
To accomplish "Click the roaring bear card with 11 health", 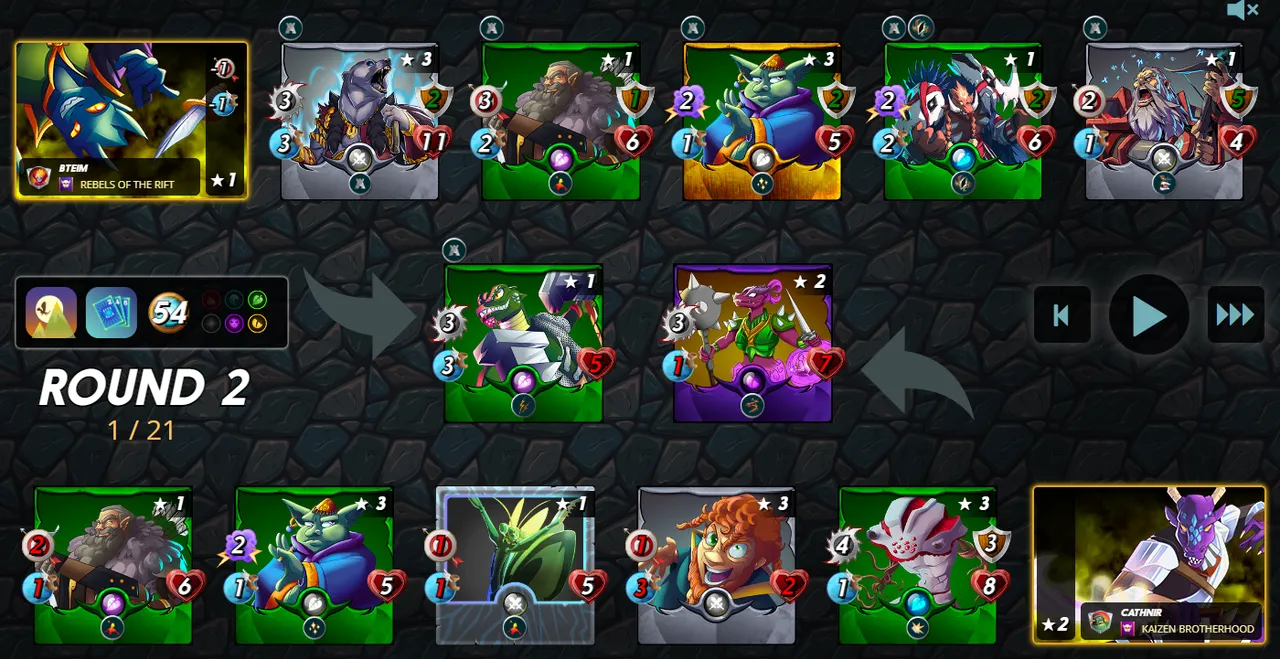I will click(360, 120).
